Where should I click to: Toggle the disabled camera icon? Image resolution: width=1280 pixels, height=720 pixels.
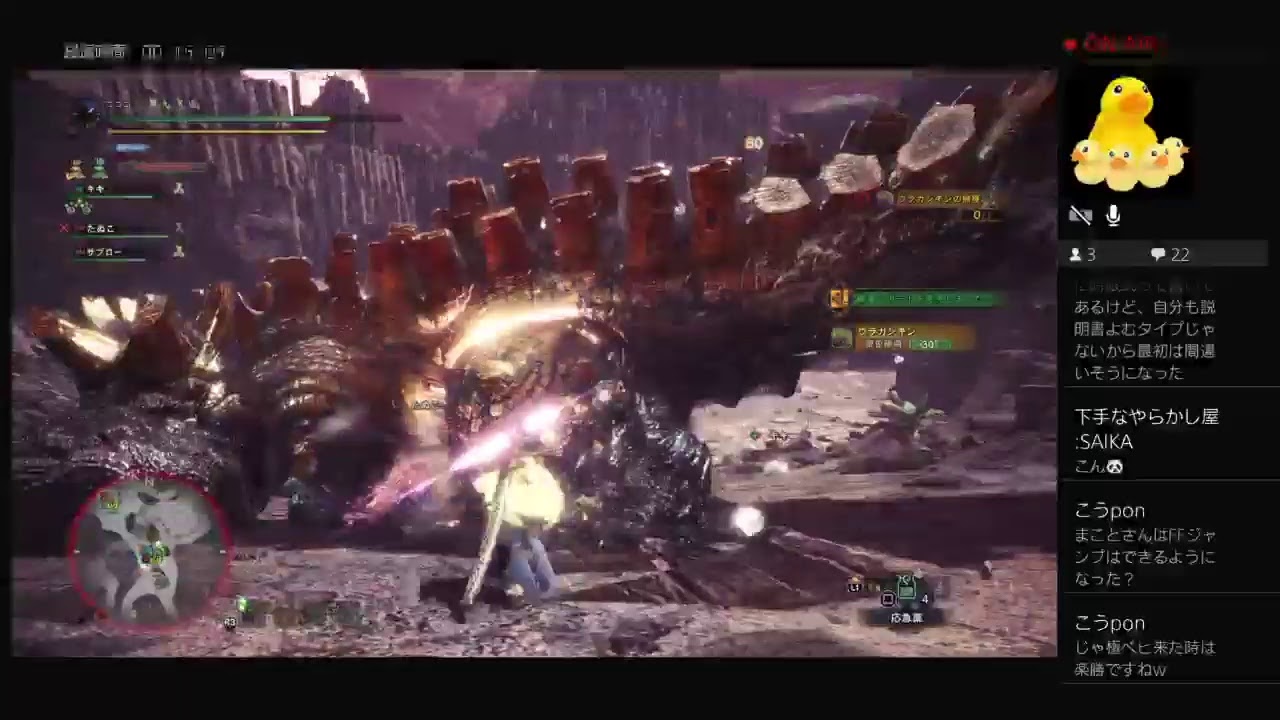click(x=1081, y=215)
